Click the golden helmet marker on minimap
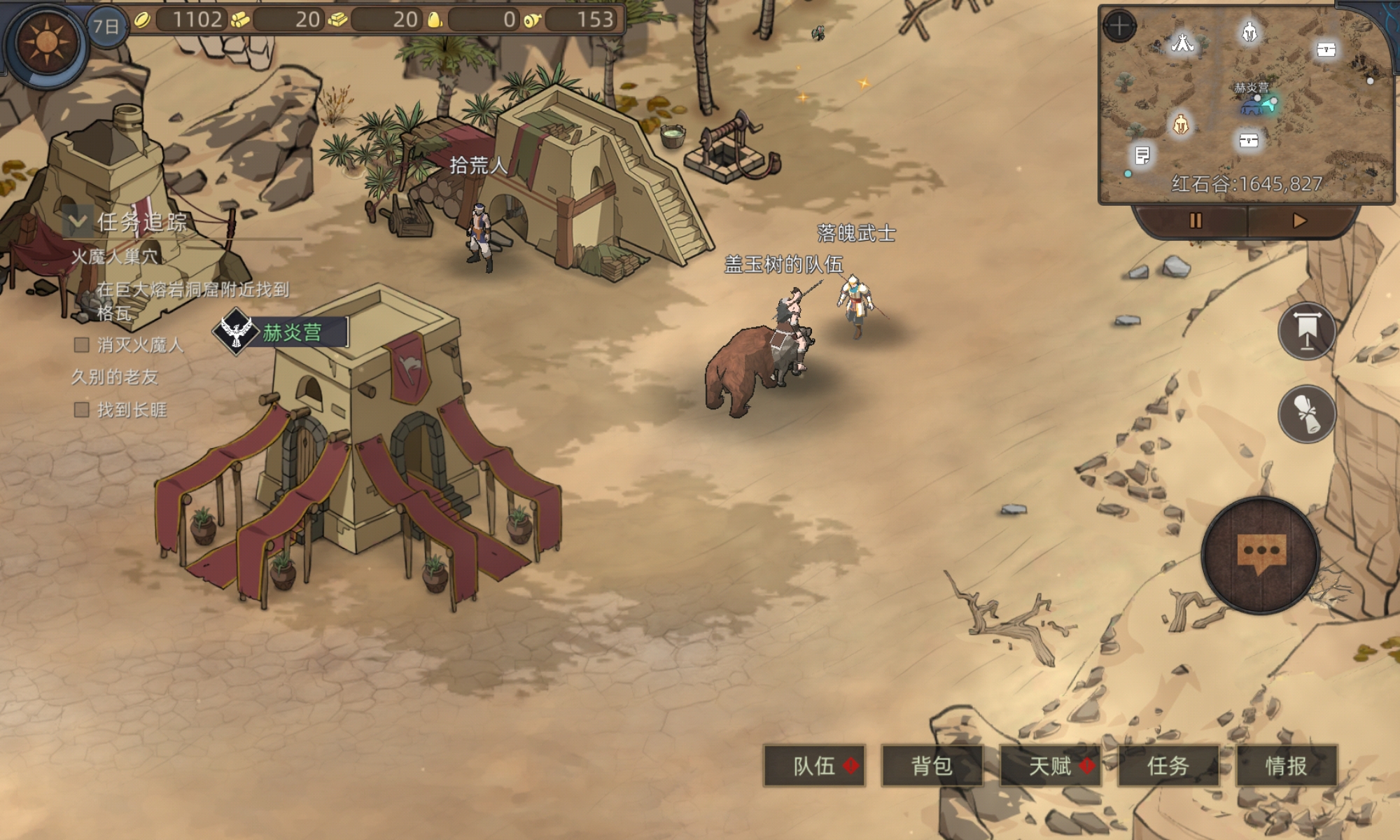 [x=1180, y=125]
